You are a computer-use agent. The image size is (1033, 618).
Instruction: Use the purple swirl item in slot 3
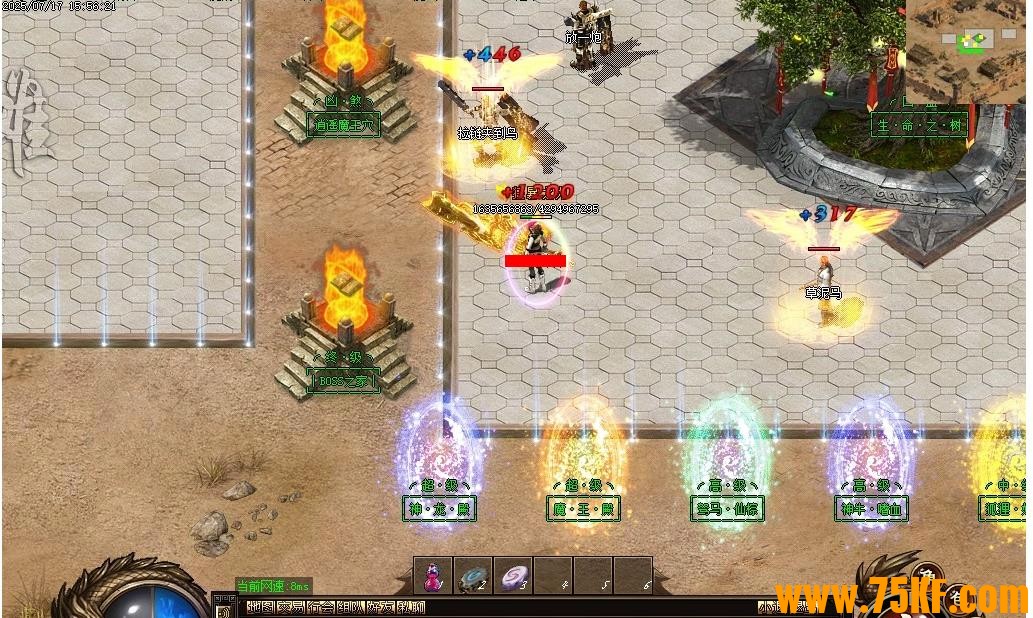point(512,576)
